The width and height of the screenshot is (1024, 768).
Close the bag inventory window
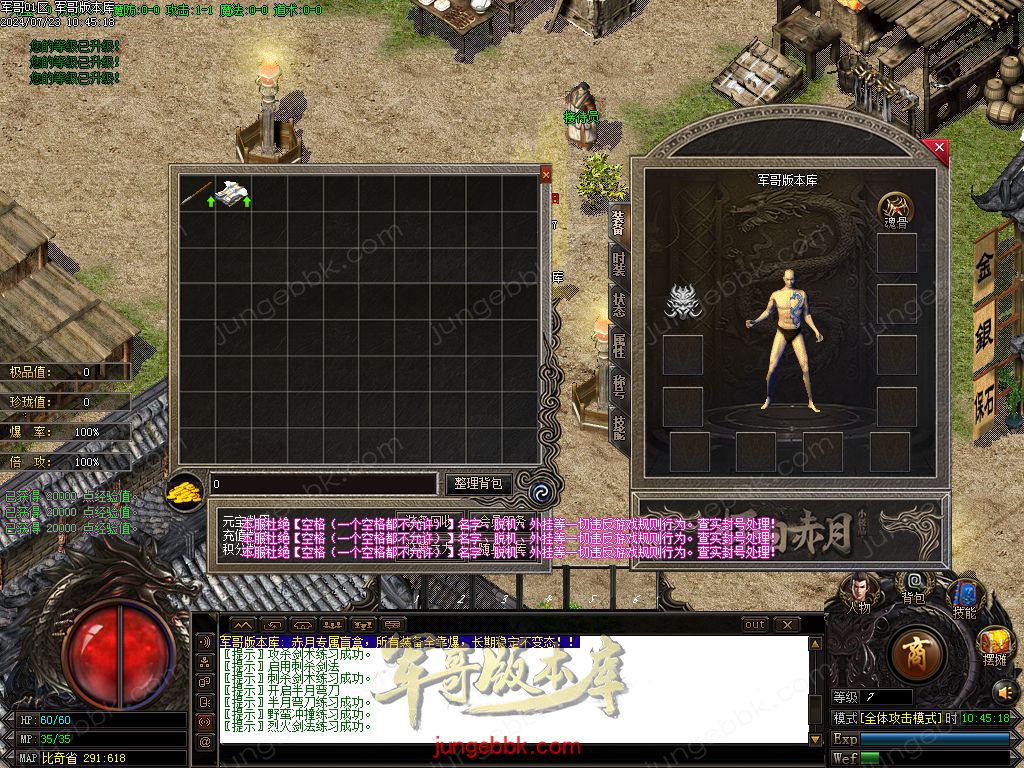click(x=546, y=174)
